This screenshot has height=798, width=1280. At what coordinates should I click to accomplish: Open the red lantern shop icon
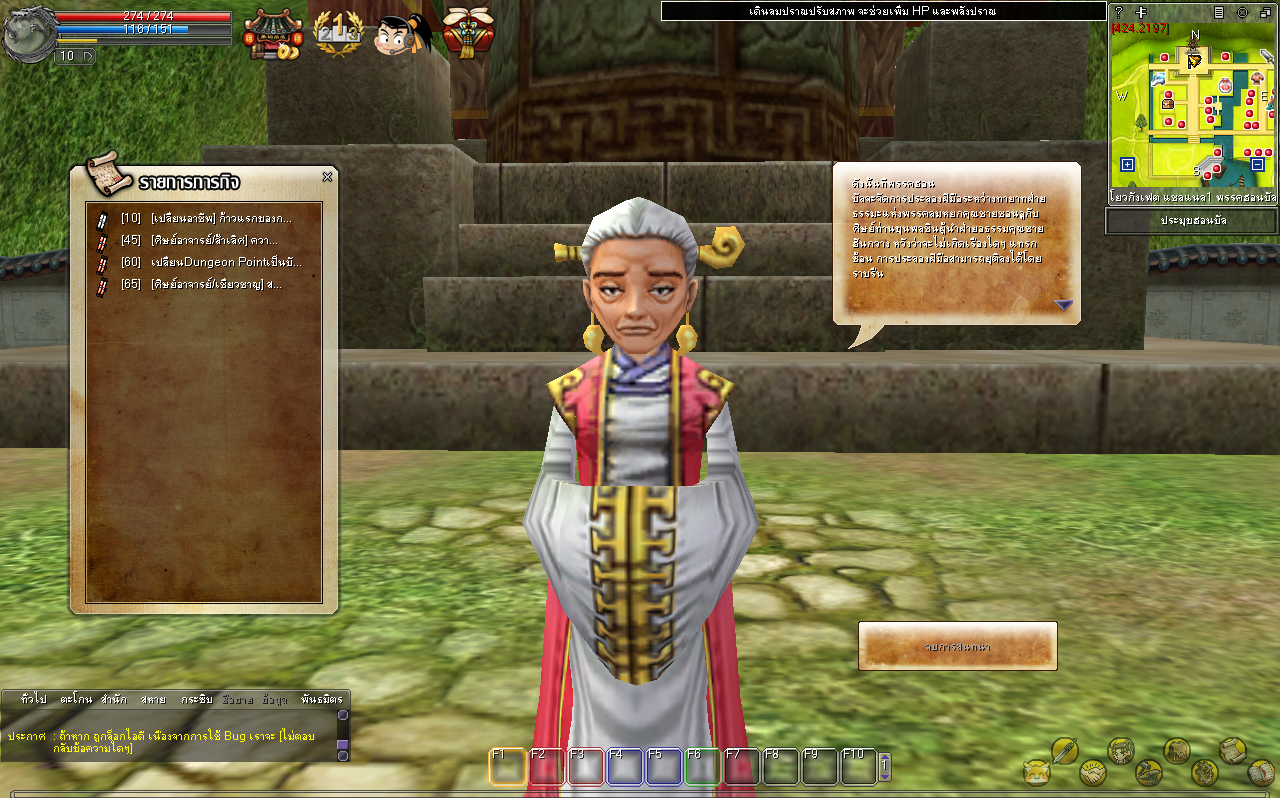[x=273, y=34]
